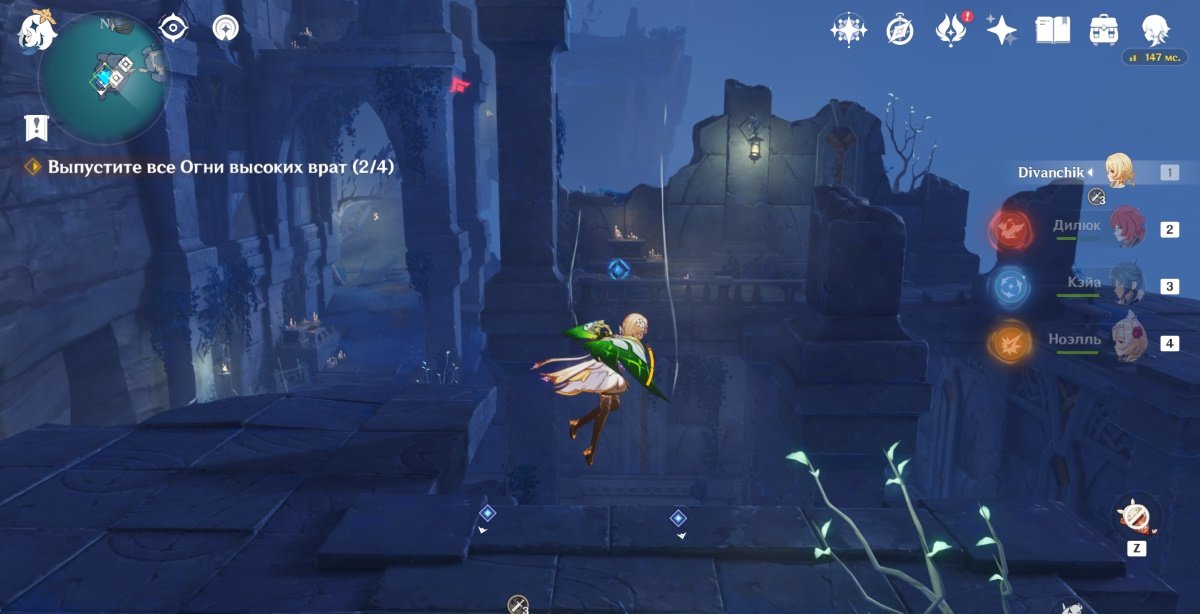Image resolution: width=1200 pixels, height=614 pixels.
Task: Expand the circular minimap
Action: (104, 76)
